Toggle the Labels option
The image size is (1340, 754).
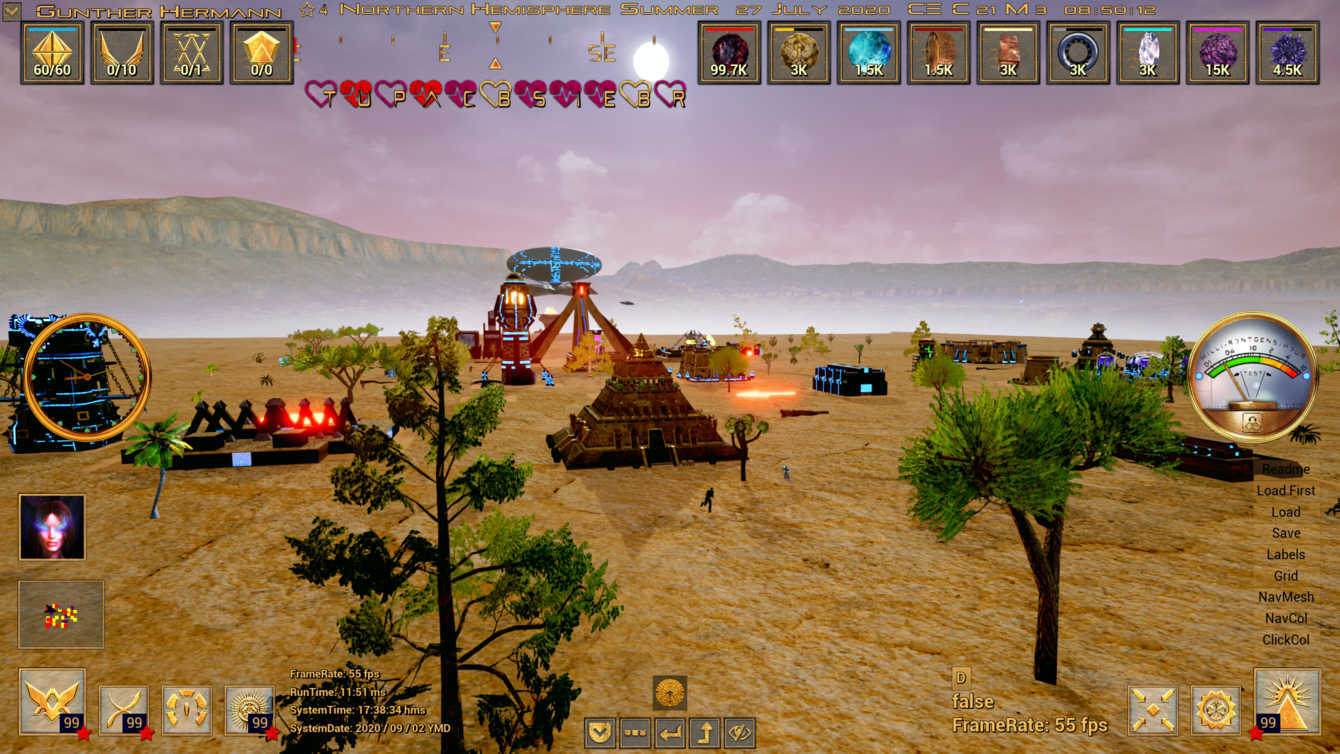(x=1285, y=554)
